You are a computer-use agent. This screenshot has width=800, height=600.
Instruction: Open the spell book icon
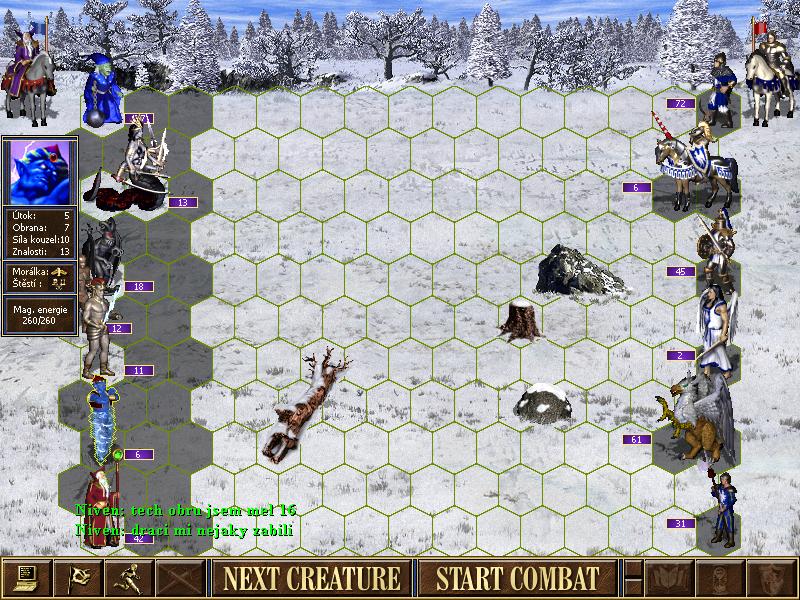point(670,578)
